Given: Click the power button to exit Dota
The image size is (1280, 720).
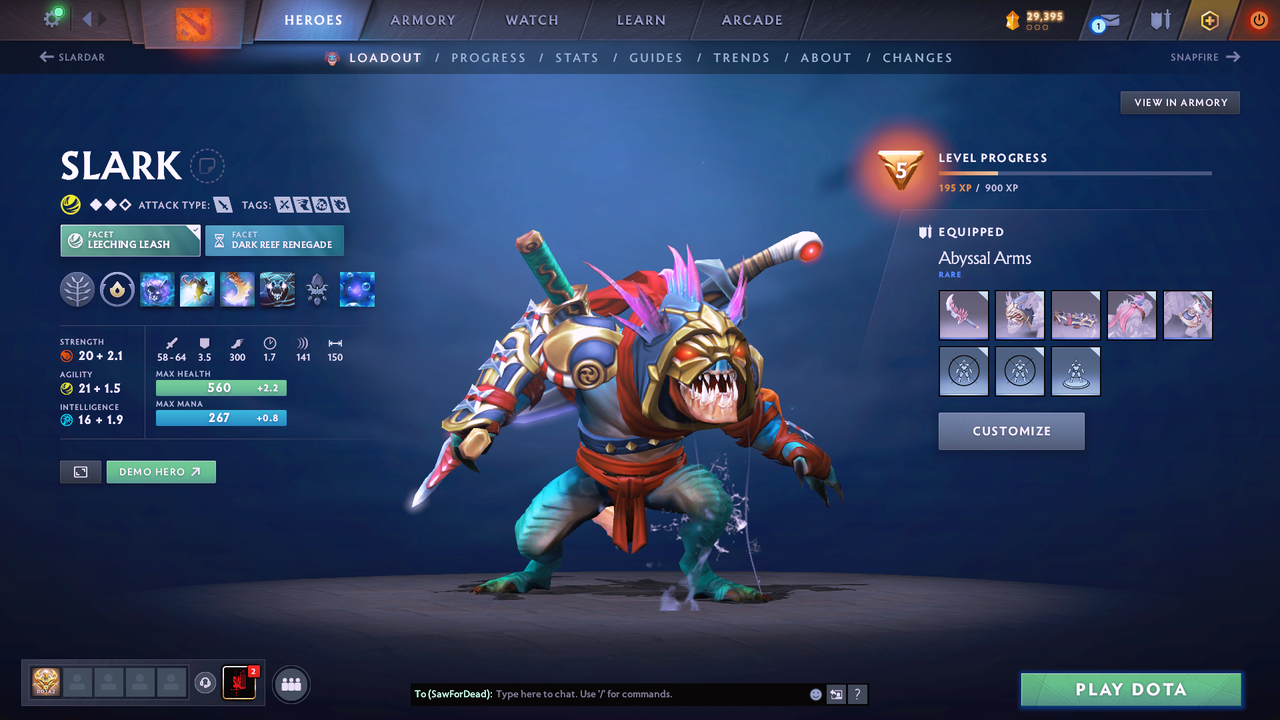Looking at the screenshot, I should [1258, 19].
